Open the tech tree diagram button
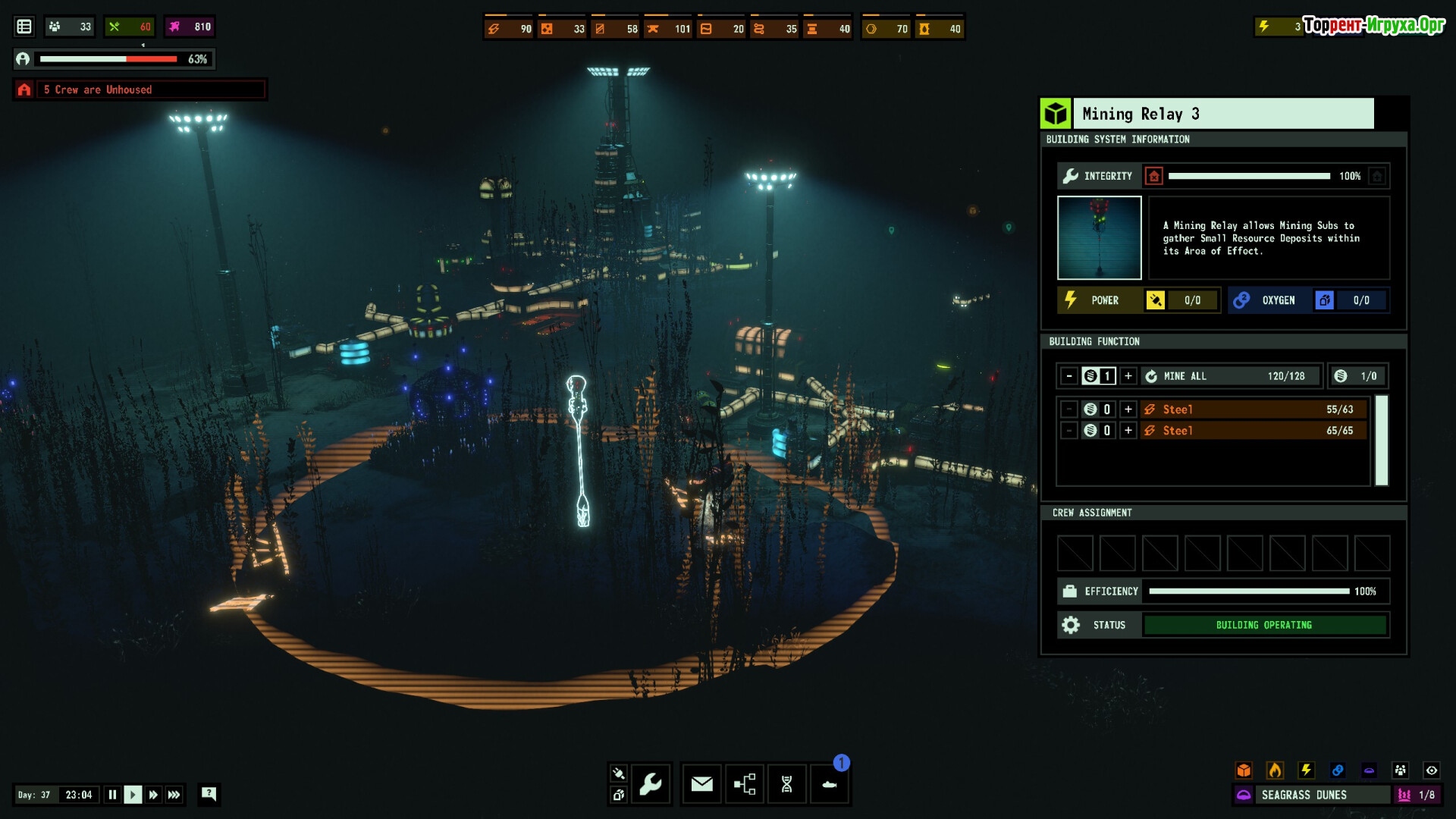The height and width of the screenshot is (819, 1456). tap(745, 784)
